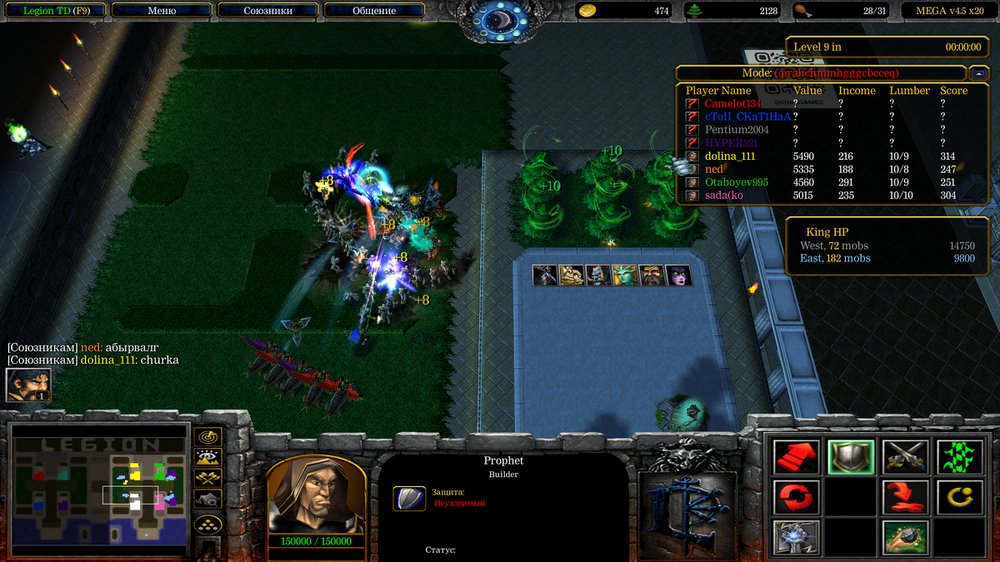
Task: Activate the glowing blue fist ability
Action: coord(796,537)
